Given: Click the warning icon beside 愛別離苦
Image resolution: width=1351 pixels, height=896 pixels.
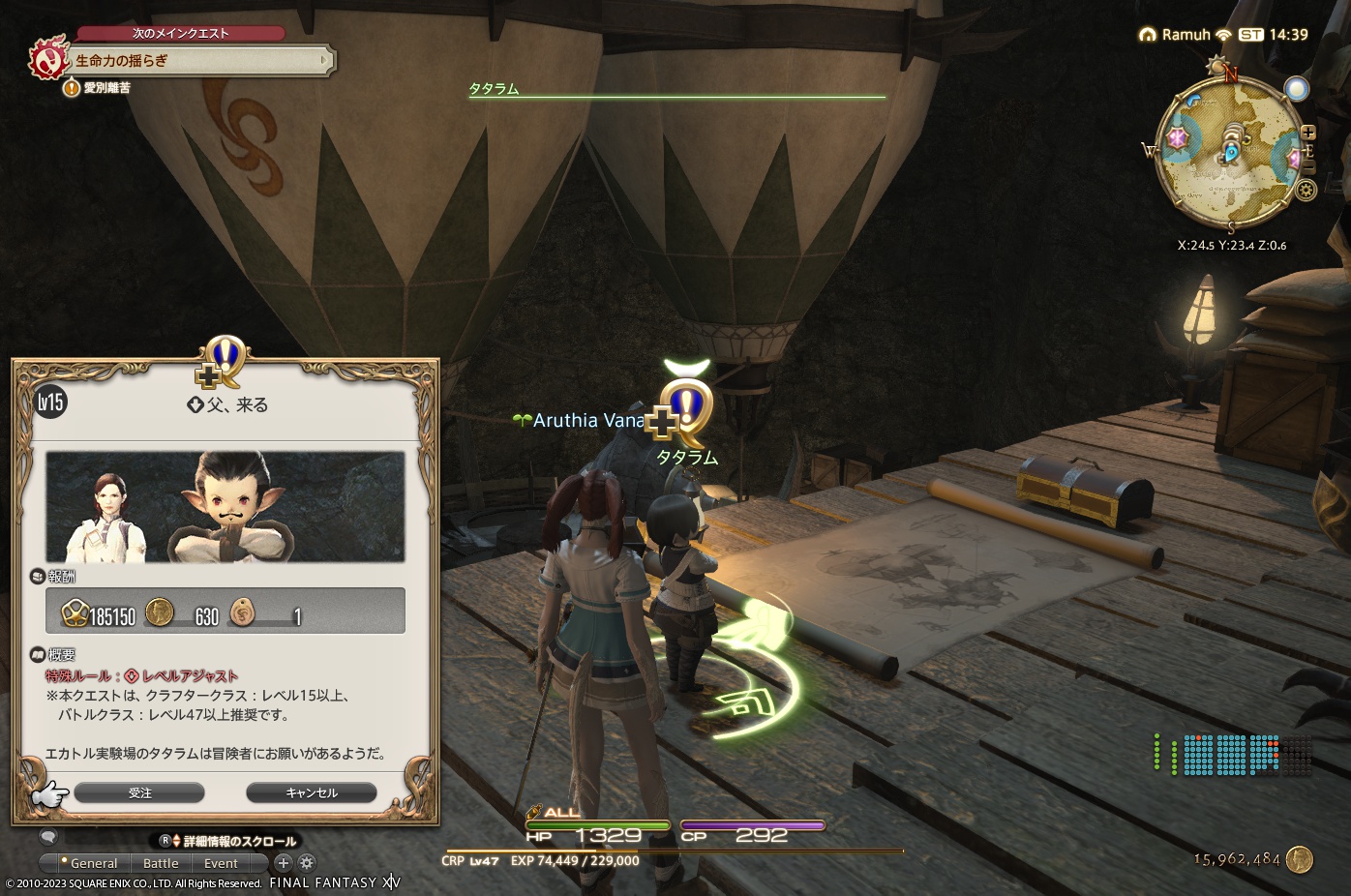Looking at the screenshot, I should [71, 86].
